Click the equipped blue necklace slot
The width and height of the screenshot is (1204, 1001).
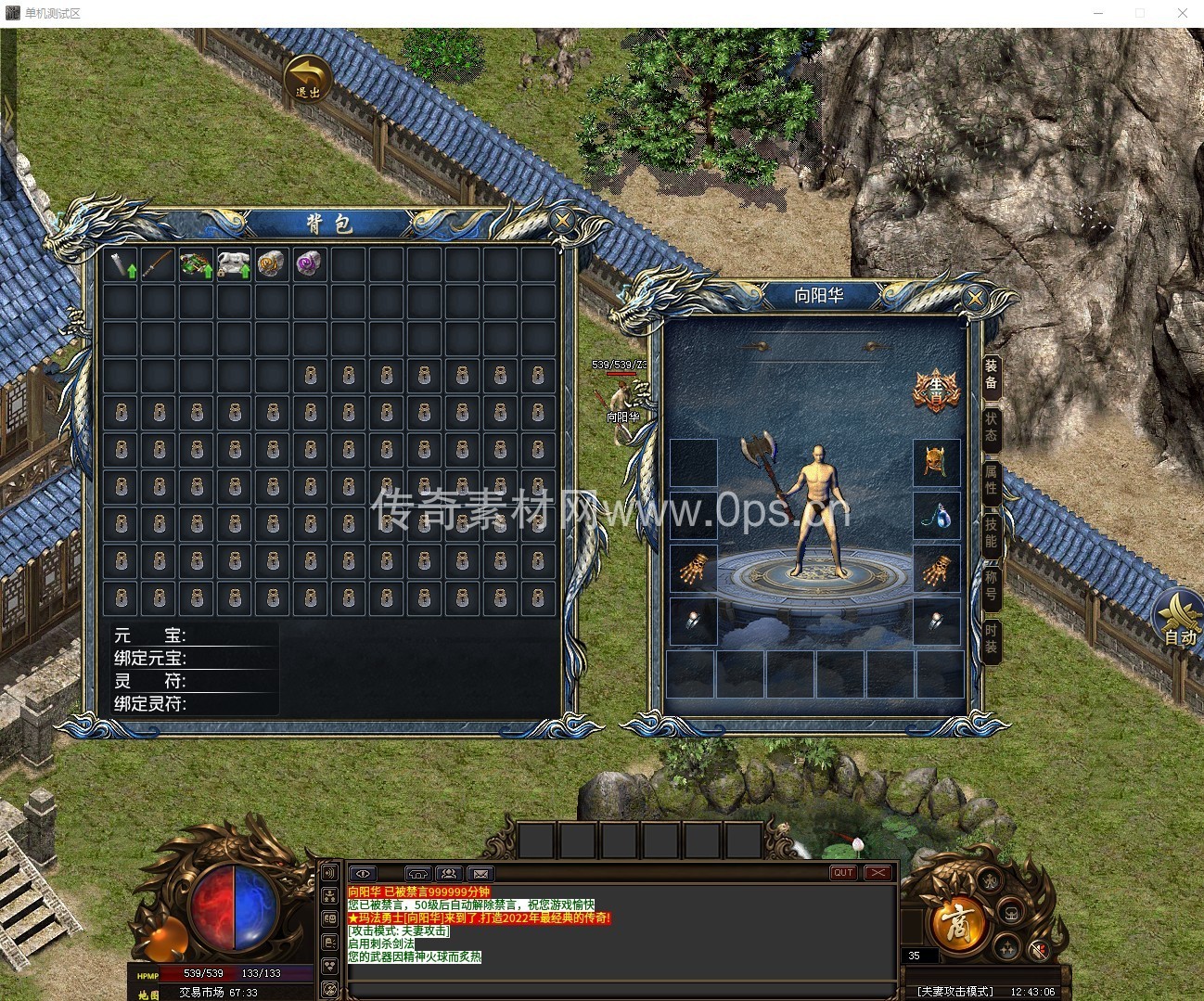[x=936, y=515]
